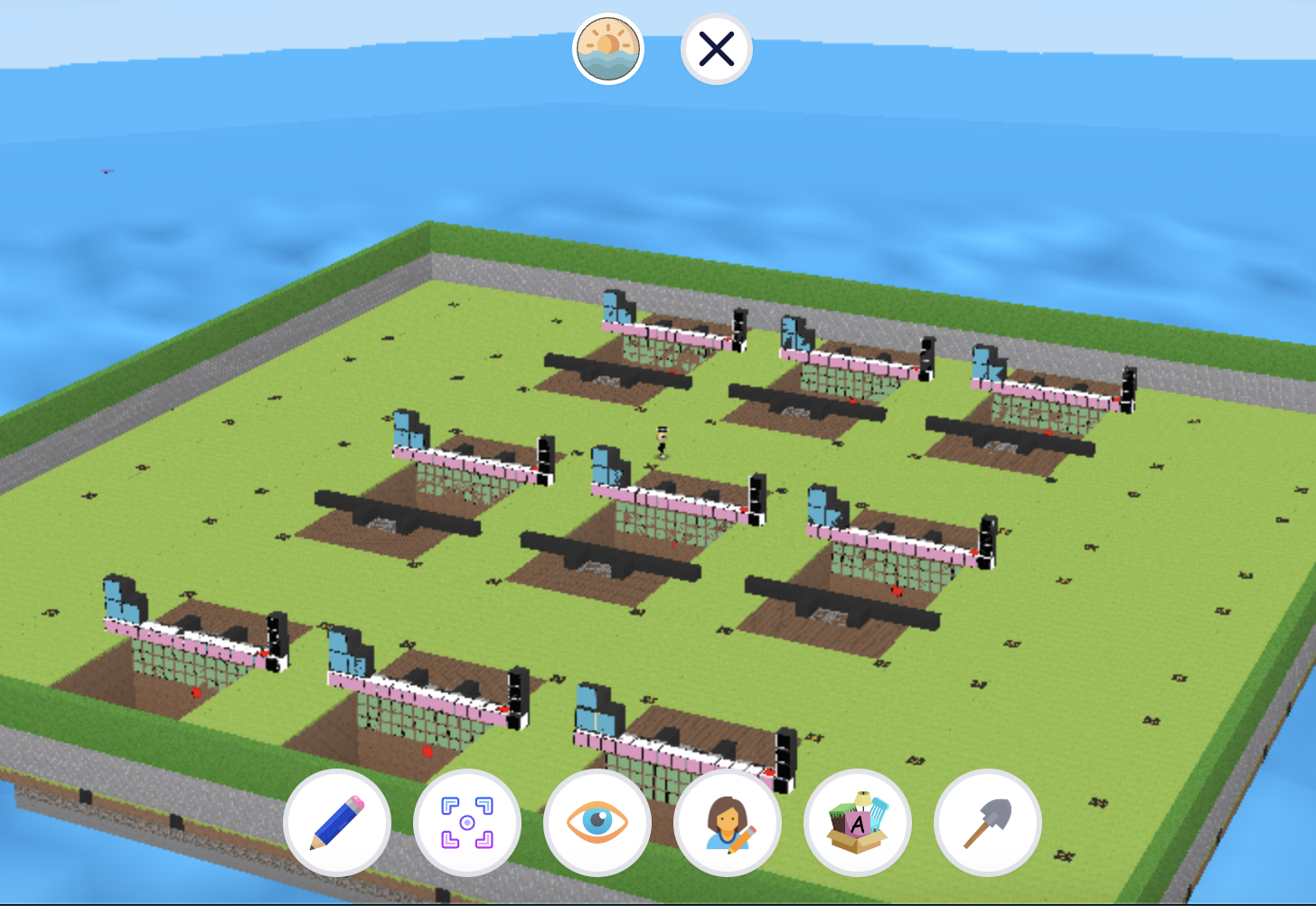Expand the avatar editing options

click(x=728, y=823)
